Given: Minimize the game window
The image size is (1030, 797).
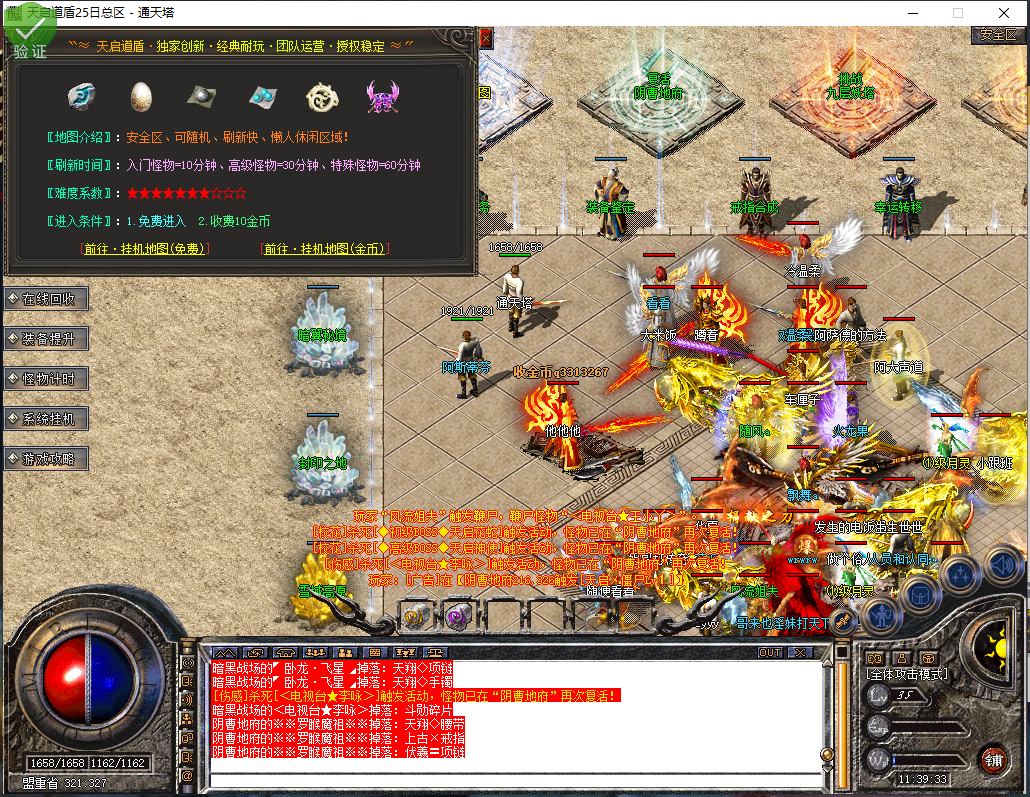Looking at the screenshot, I should pyautogui.click(x=911, y=13).
